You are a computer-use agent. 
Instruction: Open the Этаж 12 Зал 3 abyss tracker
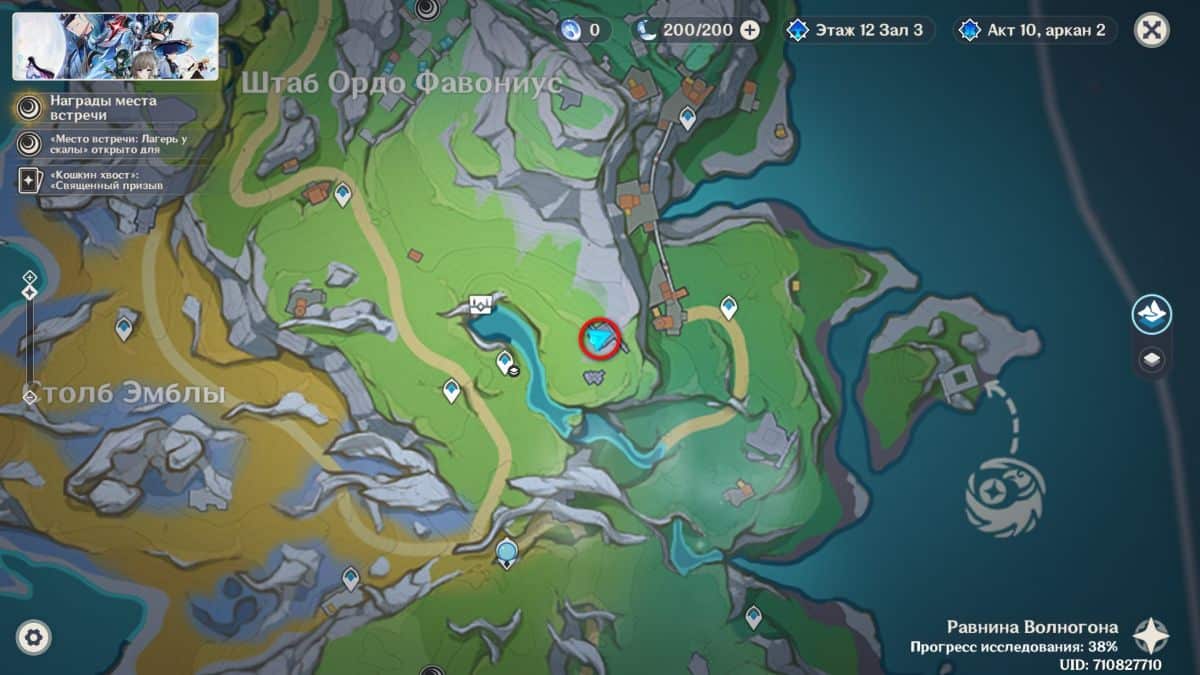click(x=860, y=30)
